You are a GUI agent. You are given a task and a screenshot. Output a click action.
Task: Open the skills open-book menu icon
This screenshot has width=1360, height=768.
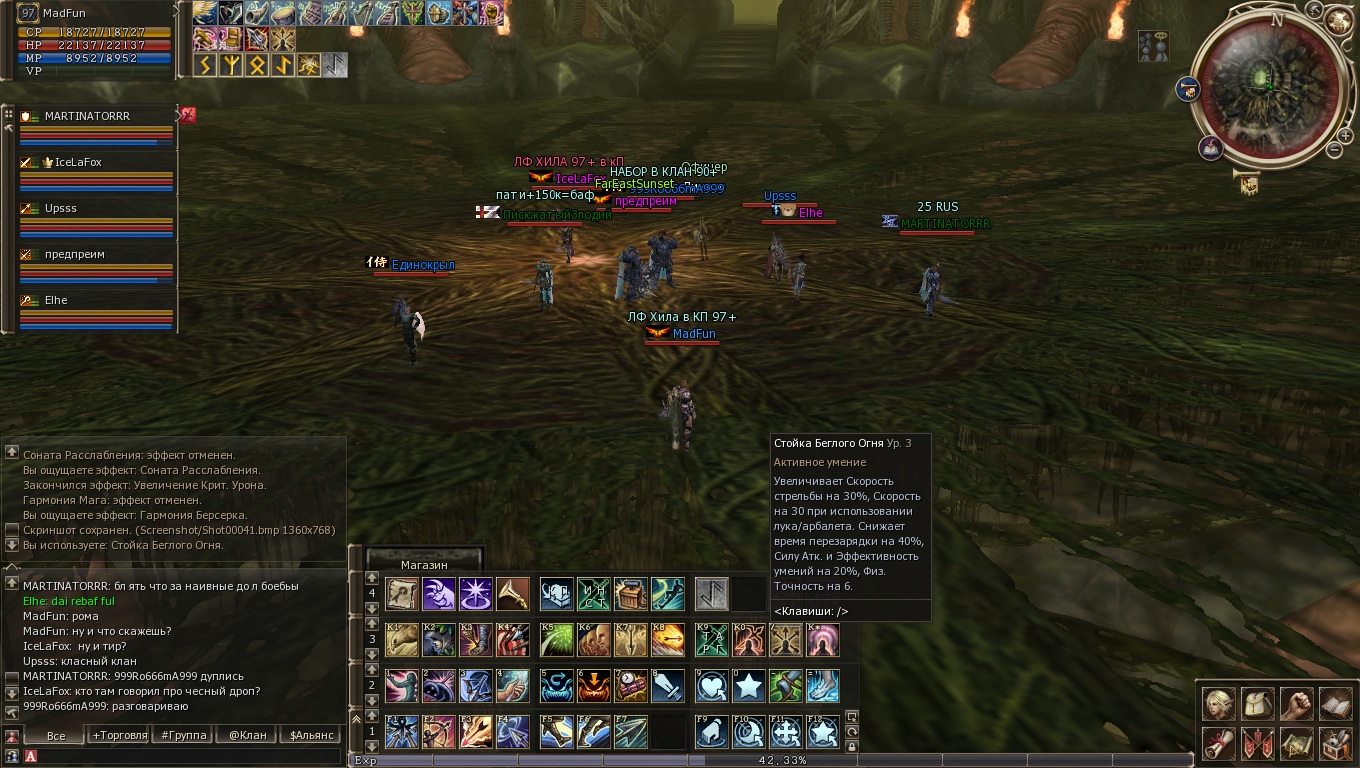coord(1335,704)
